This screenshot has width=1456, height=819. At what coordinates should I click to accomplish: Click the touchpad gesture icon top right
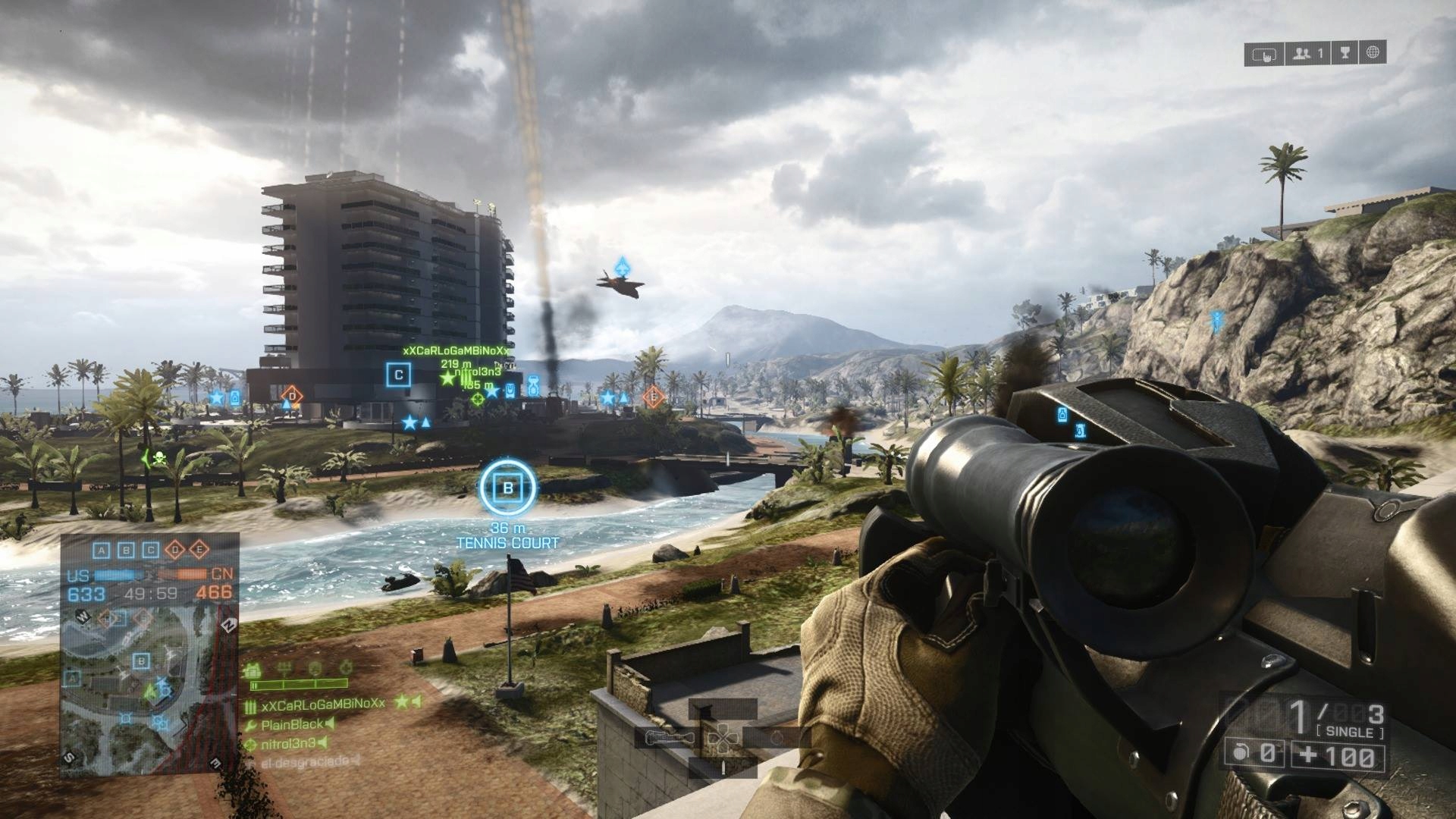1264,55
